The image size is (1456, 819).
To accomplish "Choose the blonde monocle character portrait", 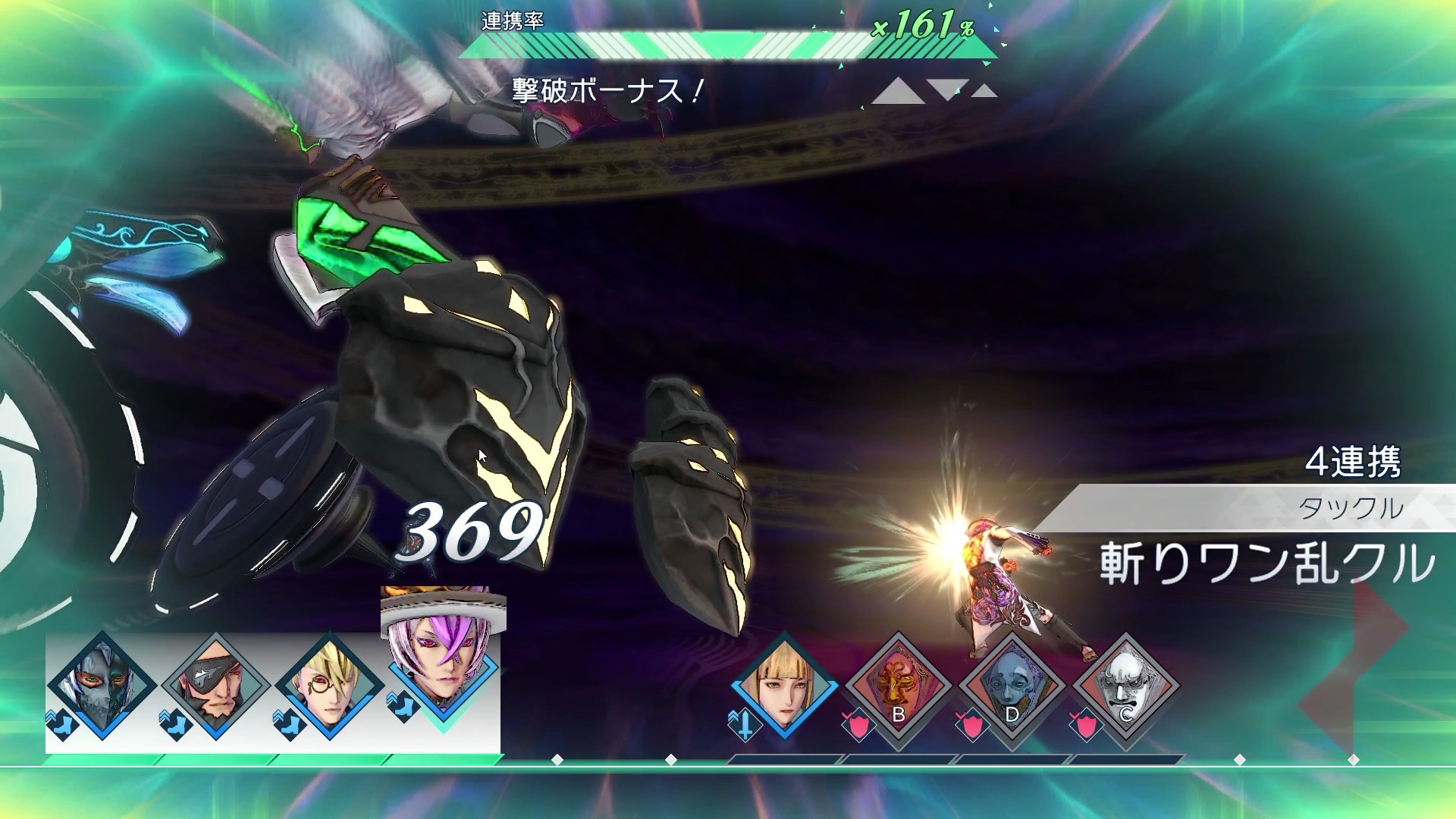I will [x=329, y=686].
